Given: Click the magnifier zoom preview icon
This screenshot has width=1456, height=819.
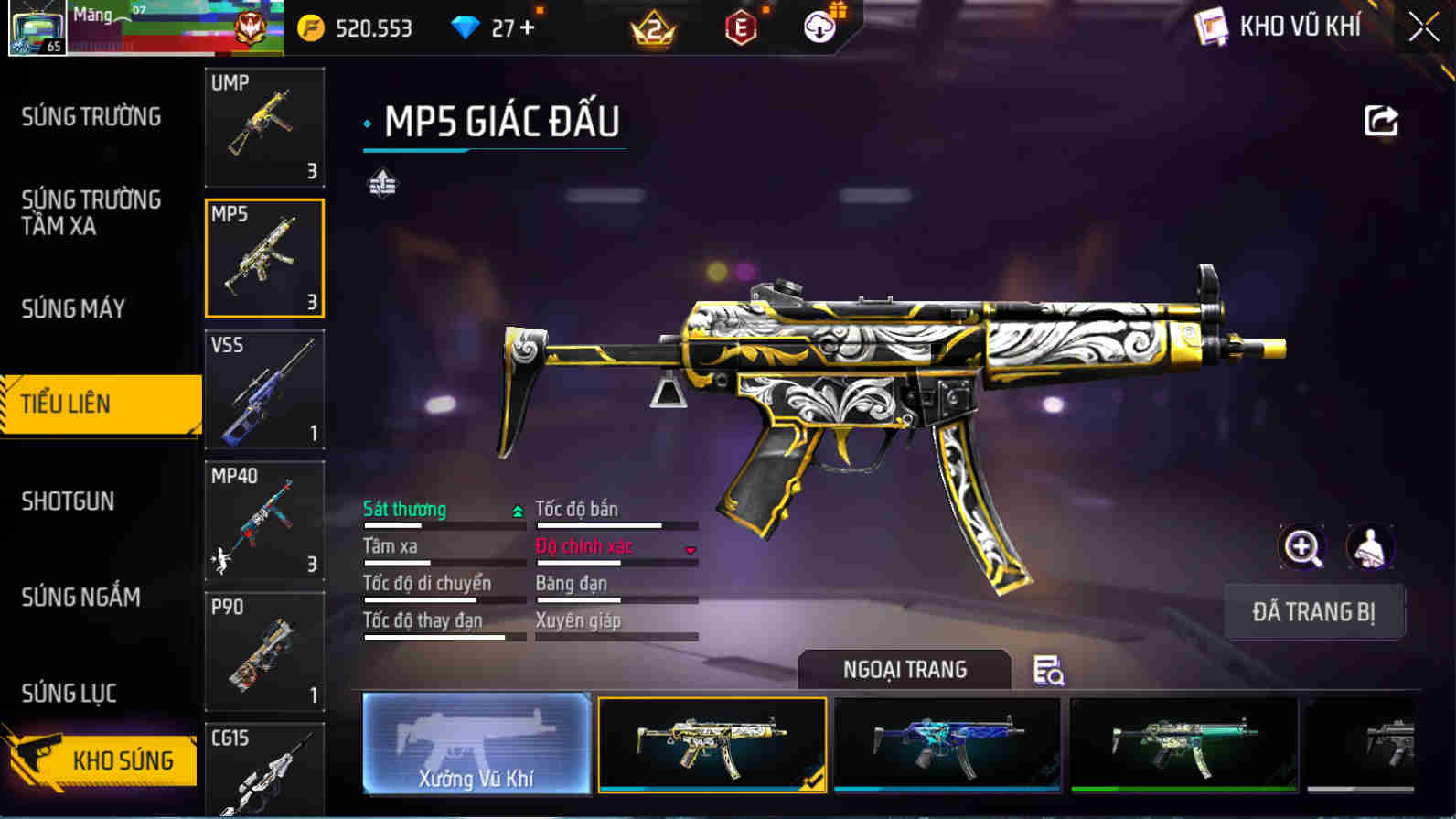Looking at the screenshot, I should pyautogui.click(x=1301, y=547).
